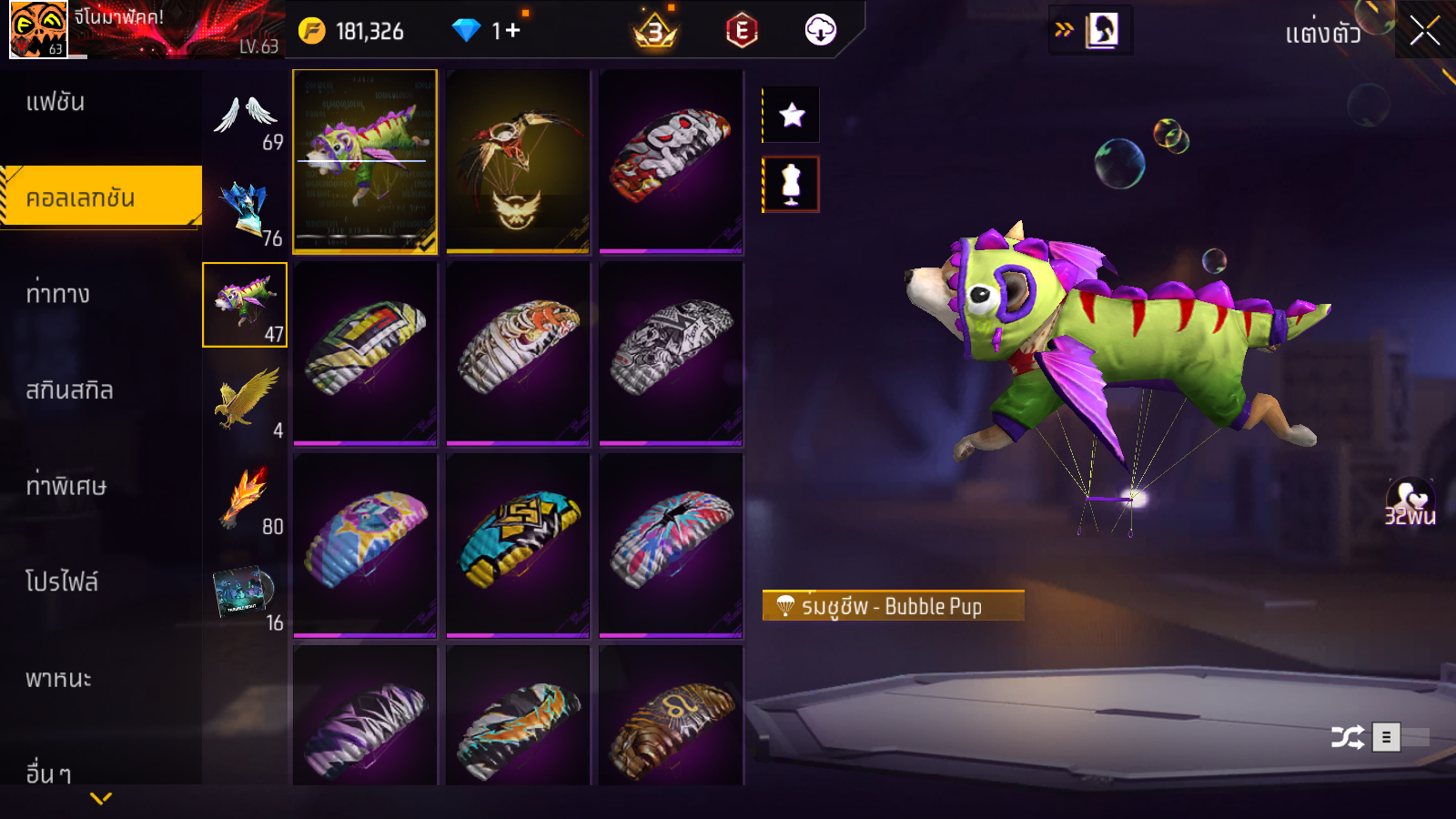The image size is (1456, 819).
Task: Expand the category list with down arrow
Action: pyautogui.click(x=101, y=799)
